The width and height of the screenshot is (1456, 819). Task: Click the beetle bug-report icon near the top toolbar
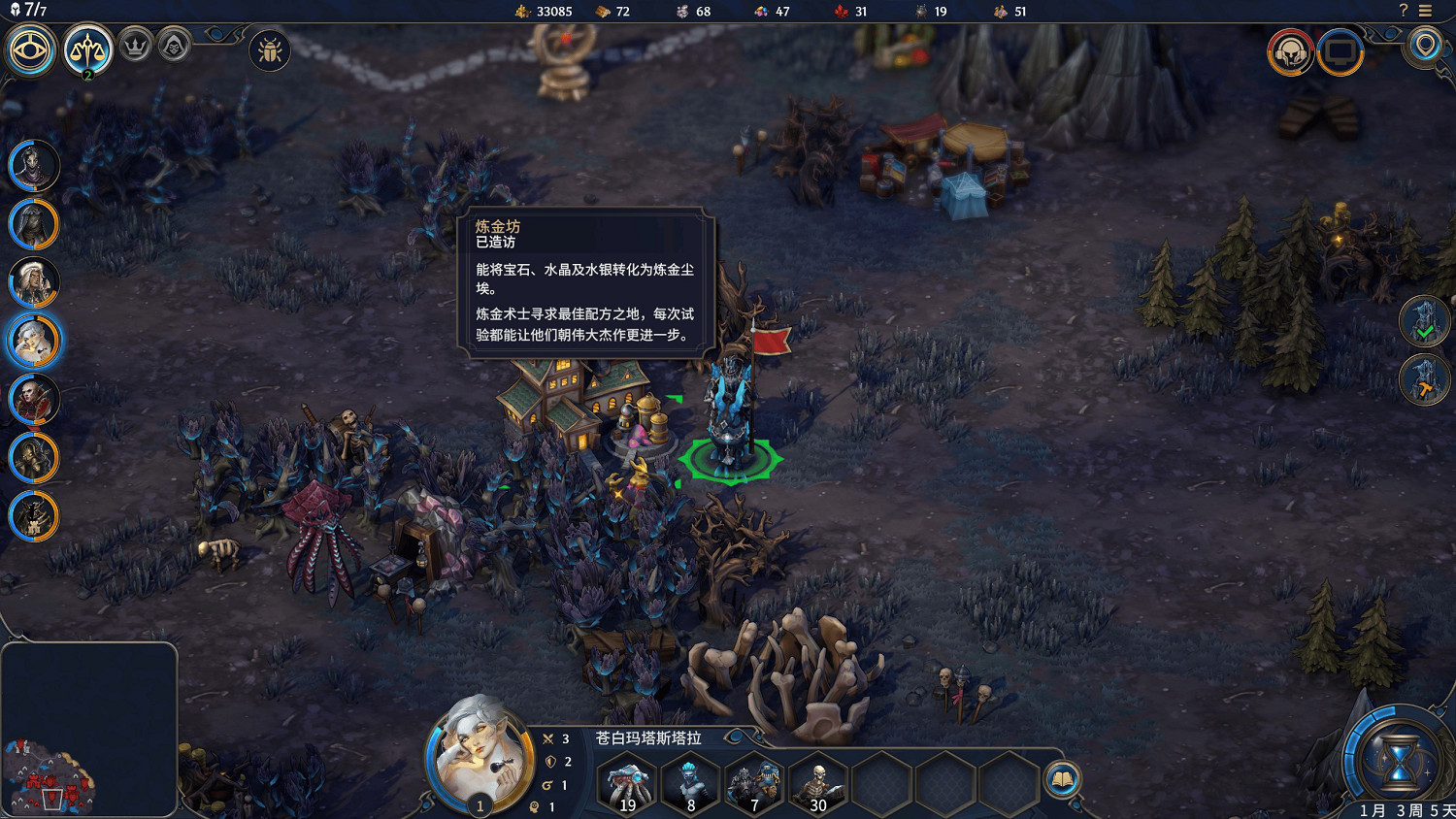tap(268, 50)
